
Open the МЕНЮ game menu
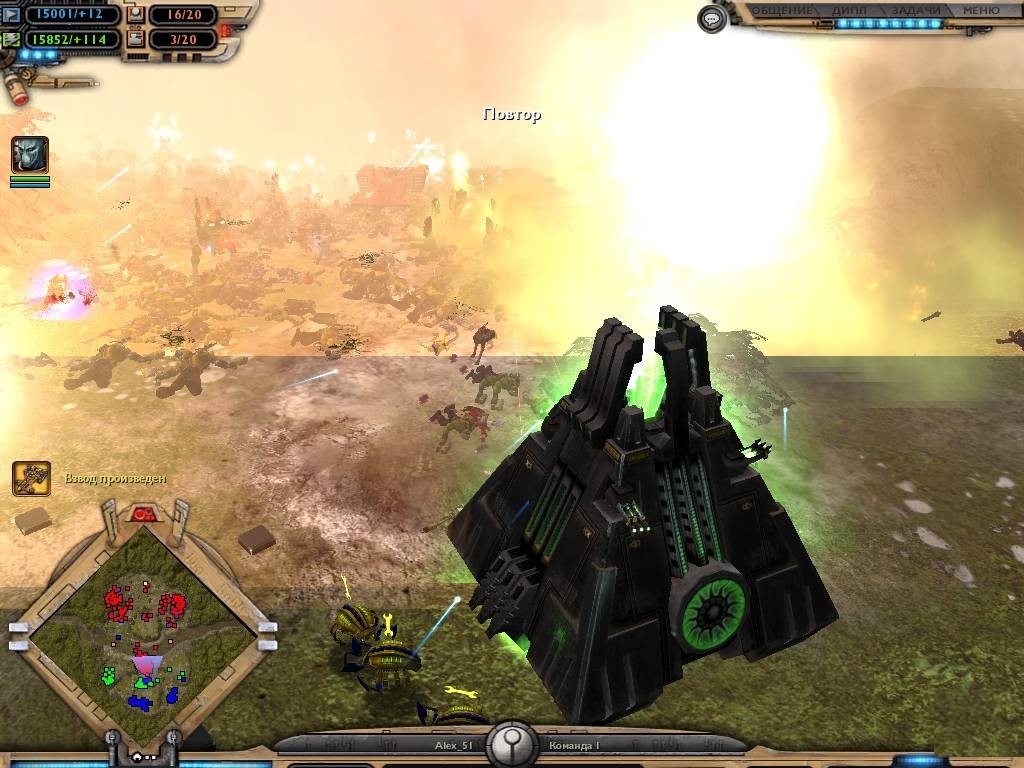(x=981, y=11)
